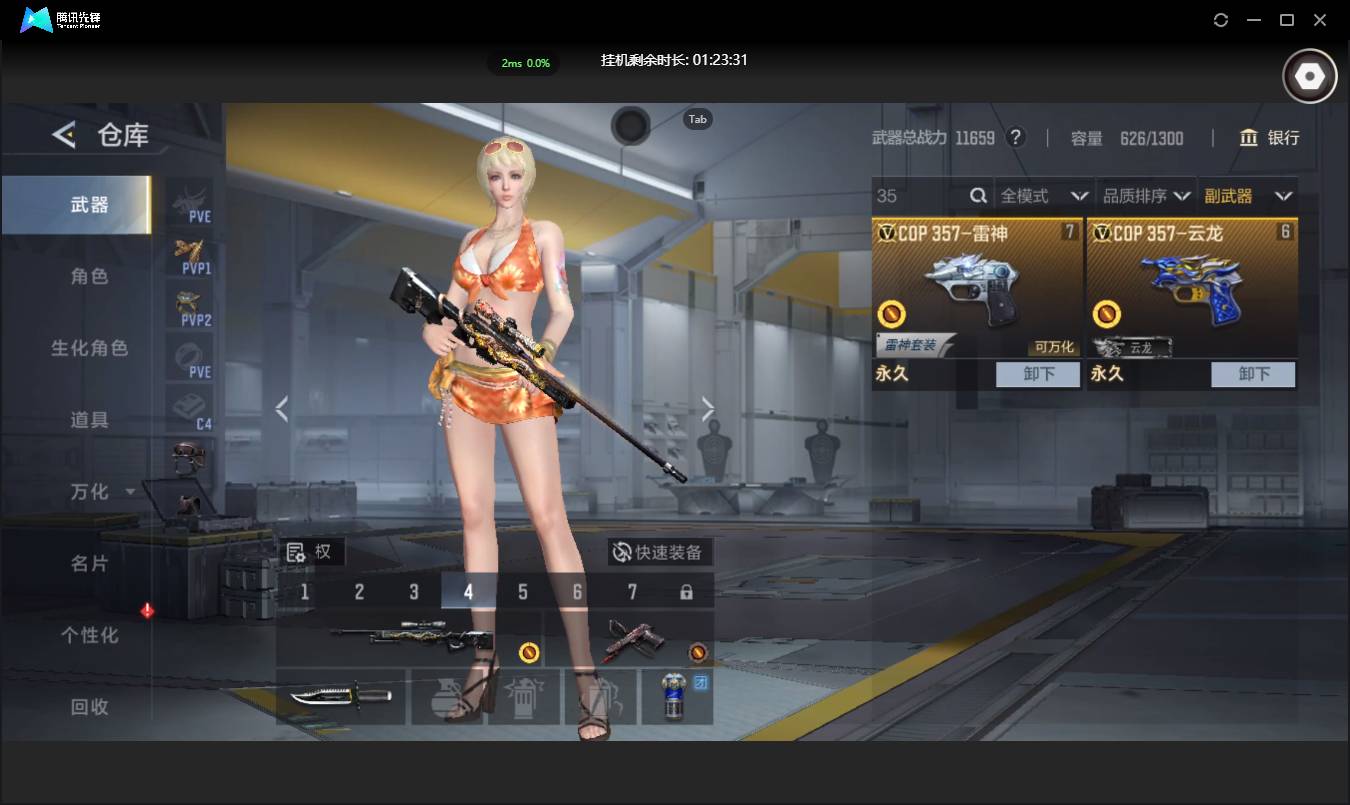
Task: Open the 回收 recycle tab
Action: pyautogui.click(x=89, y=707)
